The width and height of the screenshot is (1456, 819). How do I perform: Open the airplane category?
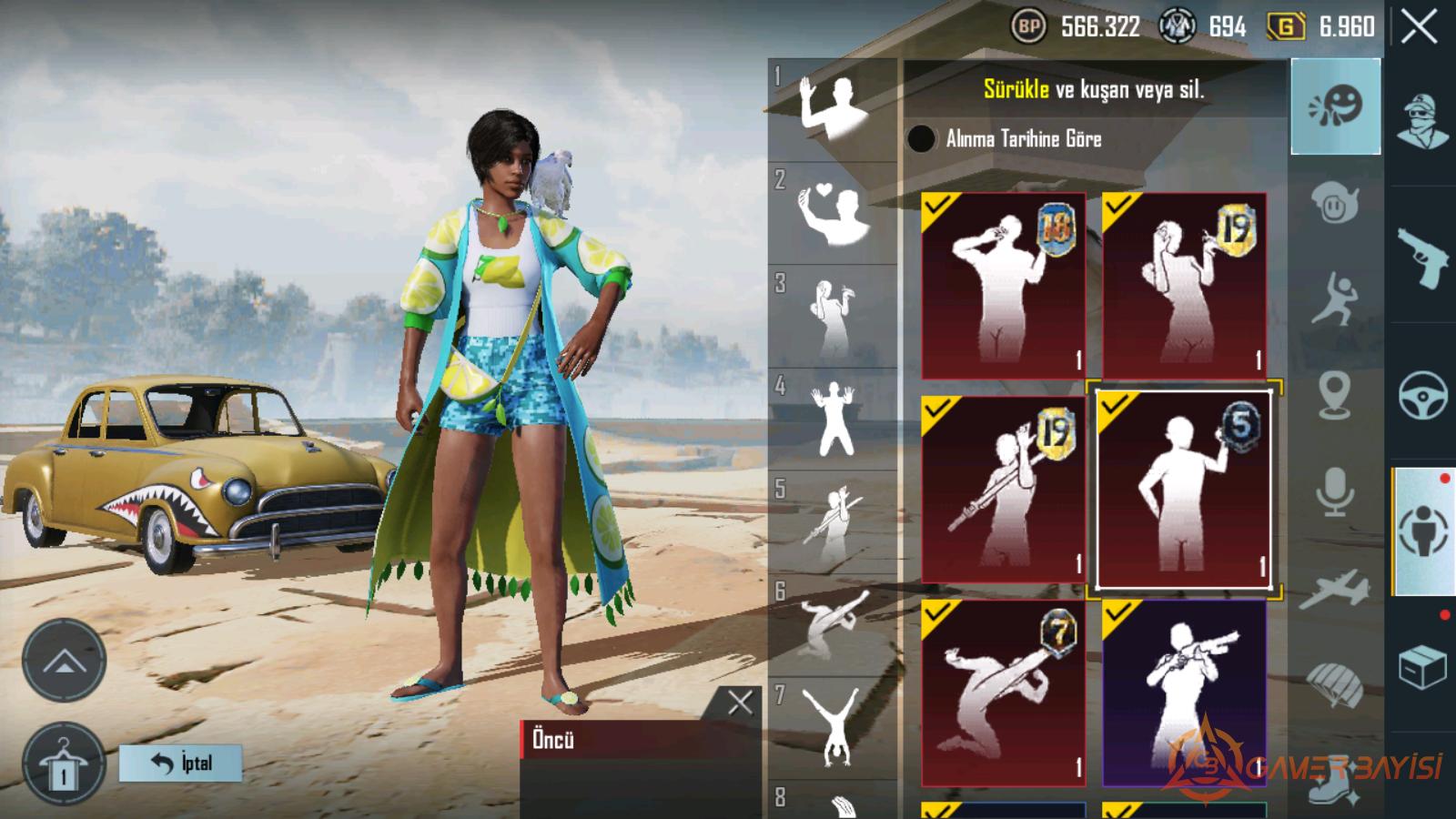(1335, 589)
